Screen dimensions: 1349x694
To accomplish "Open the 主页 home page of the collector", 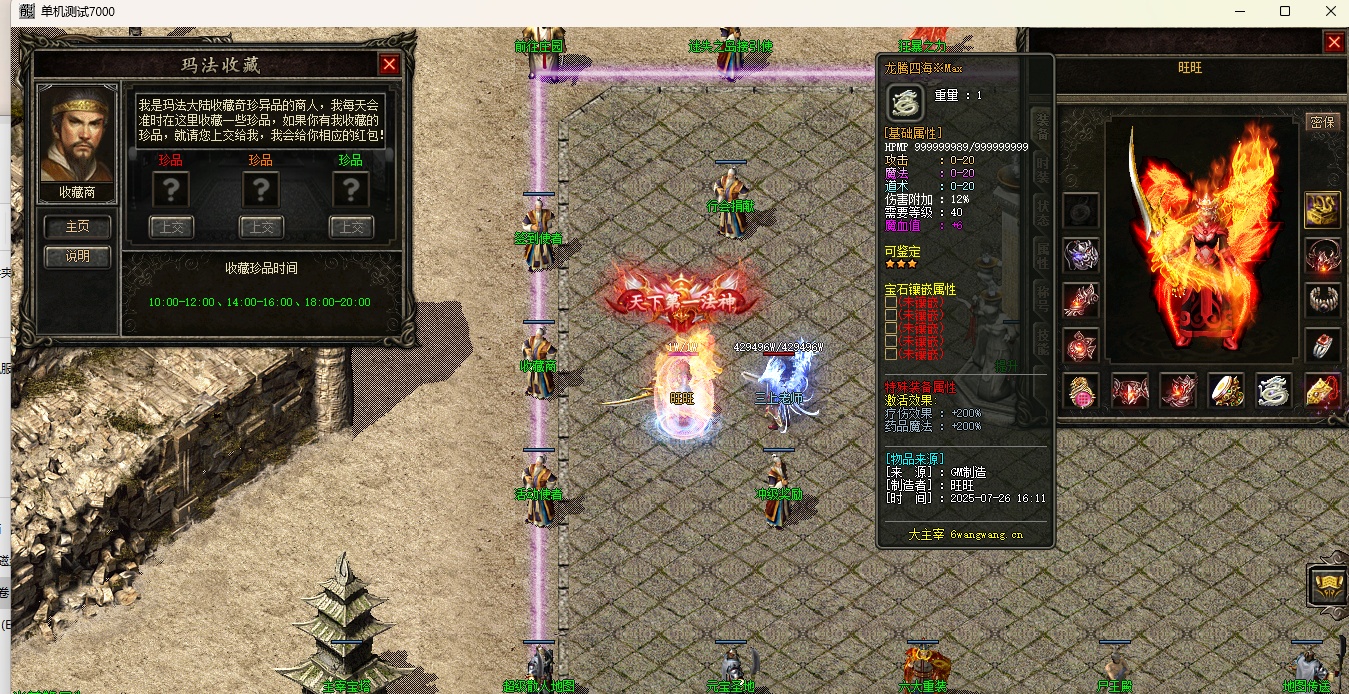I will click(77, 227).
